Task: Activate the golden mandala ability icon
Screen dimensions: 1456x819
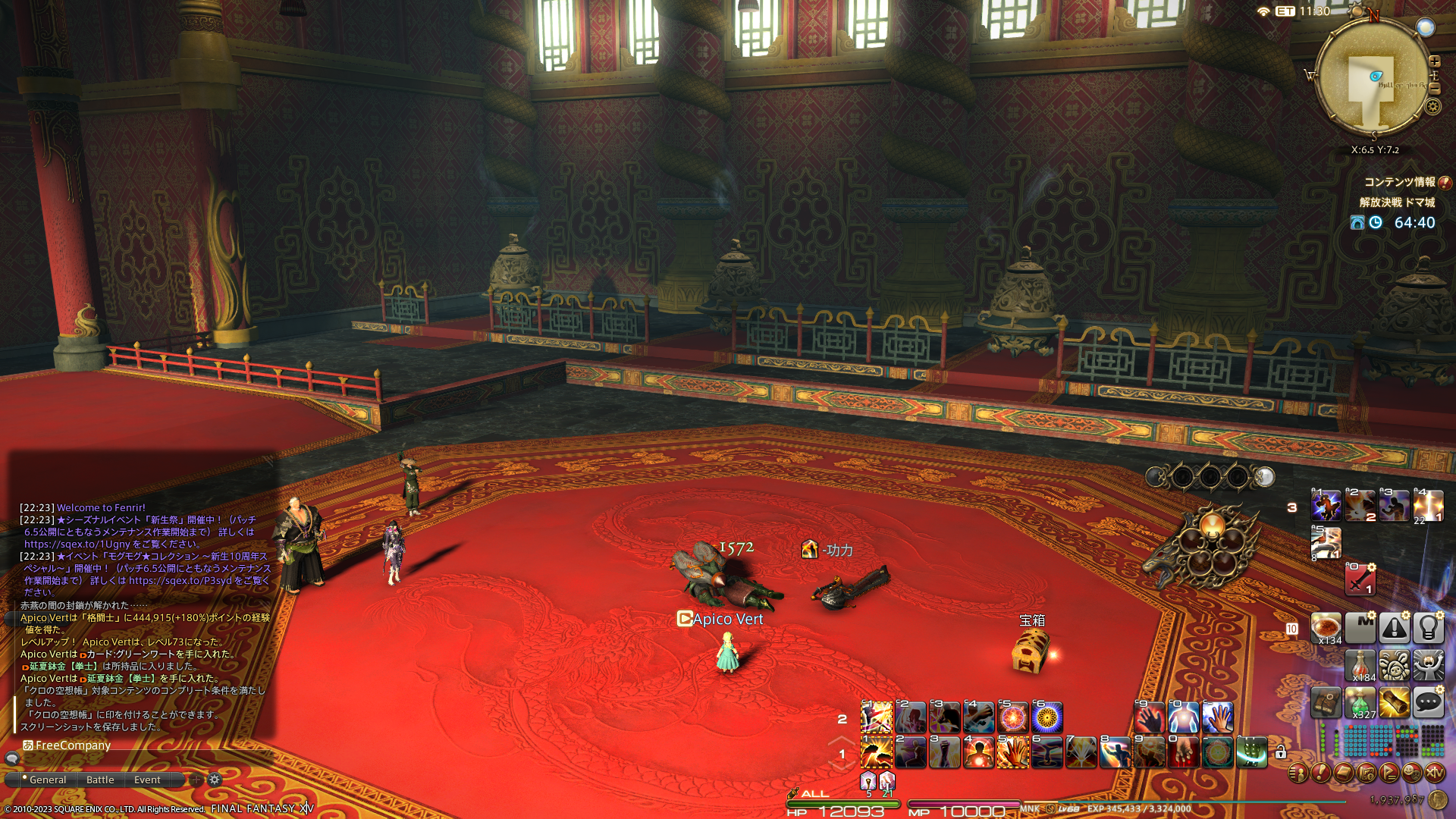Action: pyautogui.click(x=1047, y=717)
